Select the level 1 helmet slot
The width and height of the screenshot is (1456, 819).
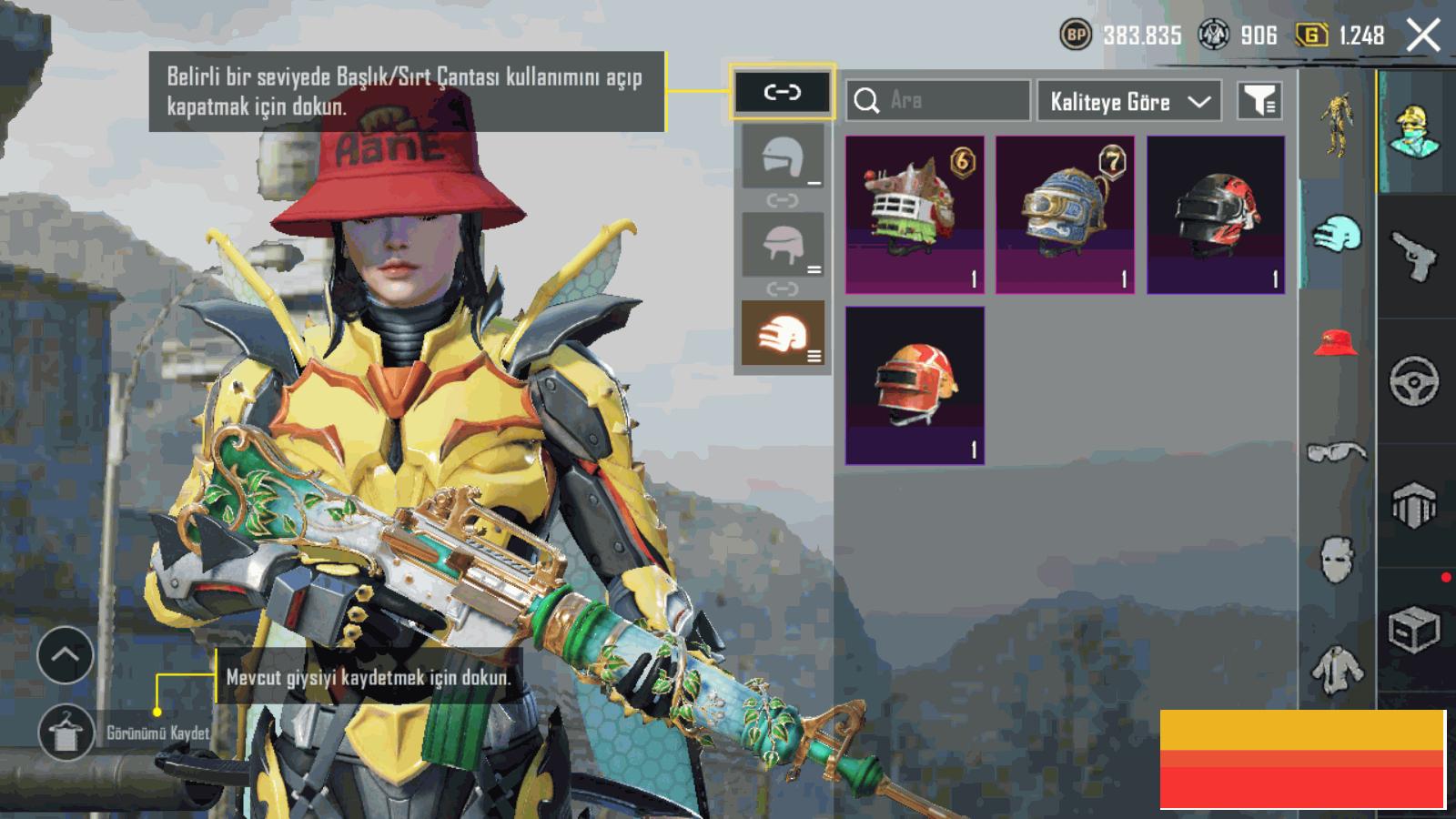tap(783, 157)
